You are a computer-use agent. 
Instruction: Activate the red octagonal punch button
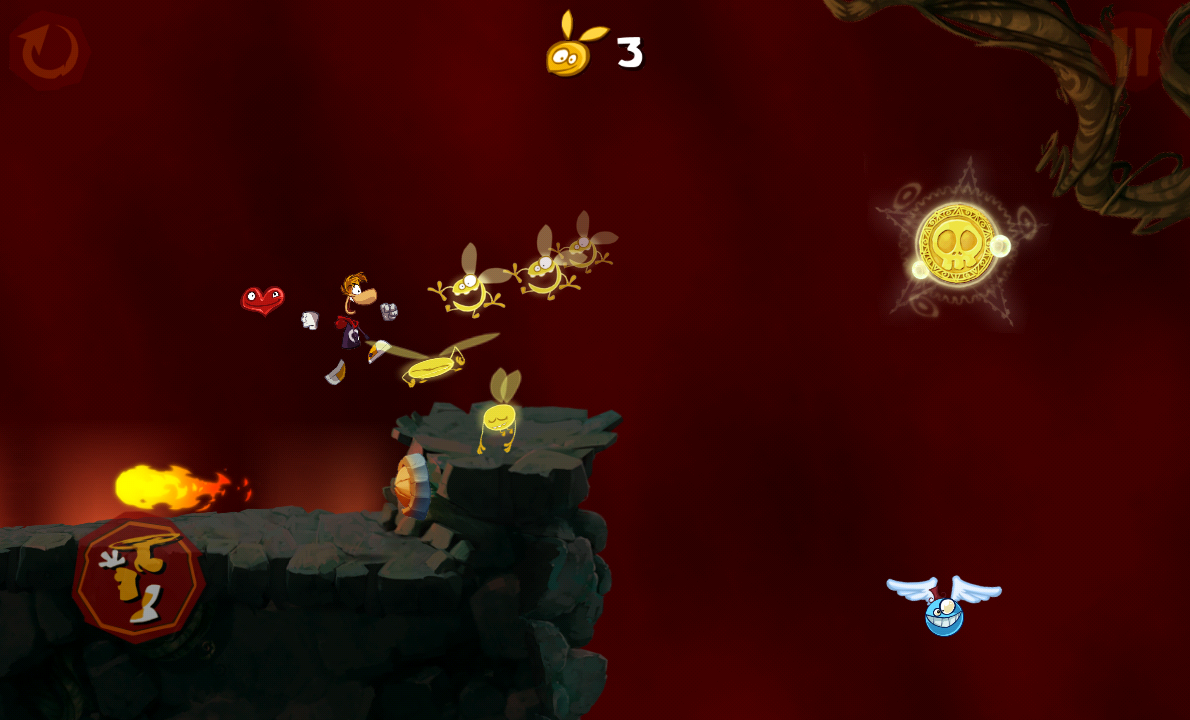click(139, 578)
